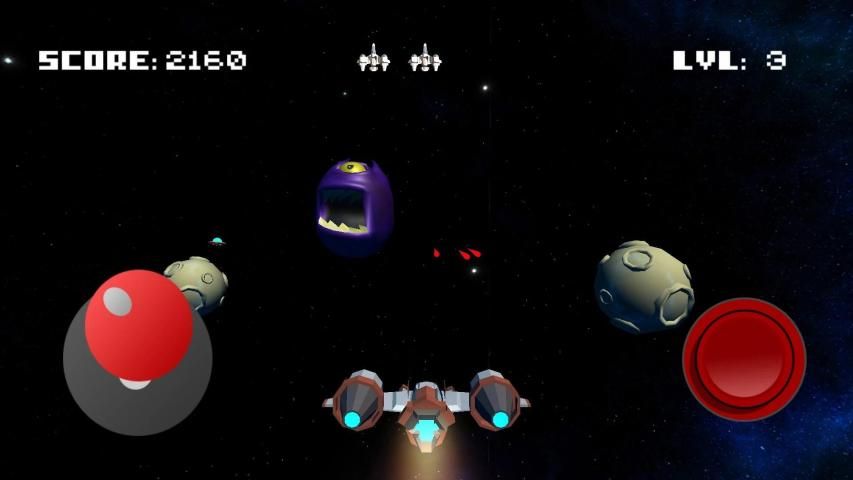Image resolution: width=853 pixels, height=480 pixels.
Task: Click the red virtual joystick knob
Action: pyautogui.click(x=138, y=324)
